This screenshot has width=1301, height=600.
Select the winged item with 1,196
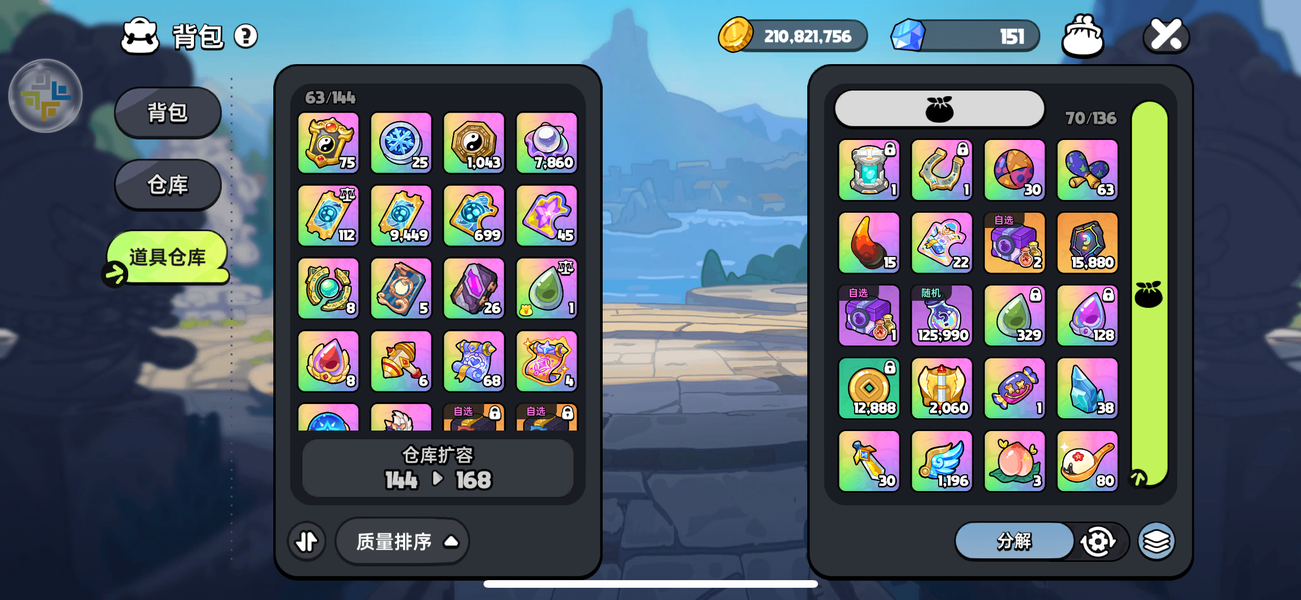tap(942, 461)
